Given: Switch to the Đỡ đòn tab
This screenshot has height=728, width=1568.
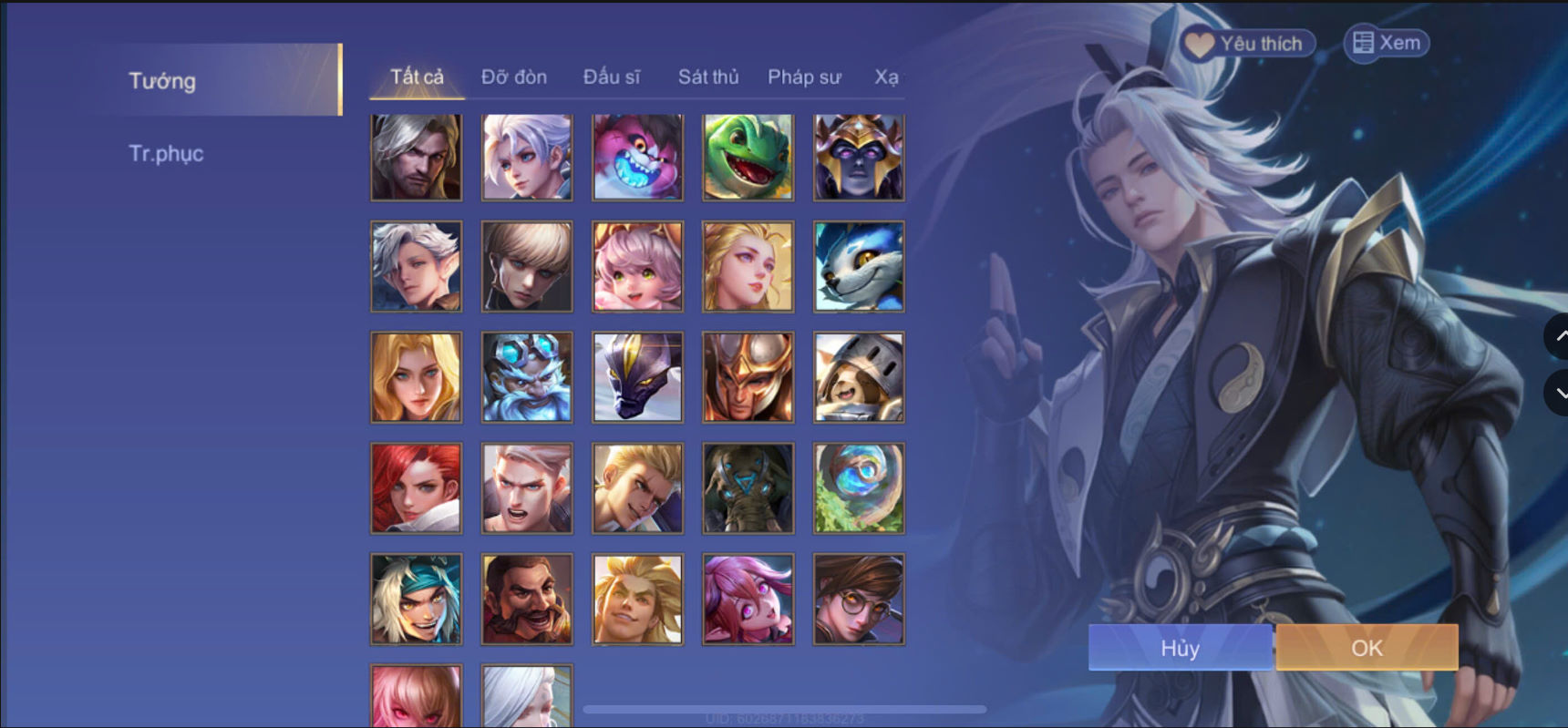Looking at the screenshot, I should [514, 77].
